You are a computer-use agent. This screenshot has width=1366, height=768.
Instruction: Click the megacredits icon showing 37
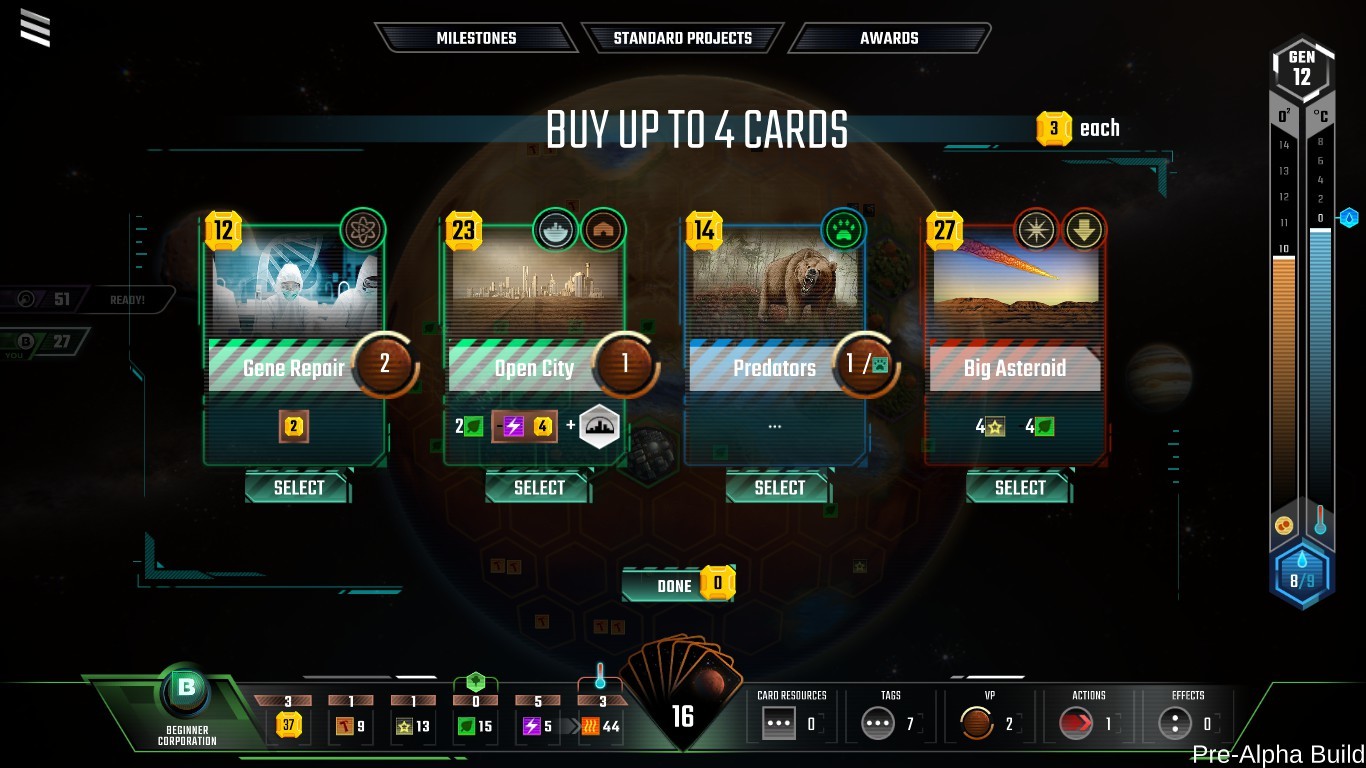289,727
